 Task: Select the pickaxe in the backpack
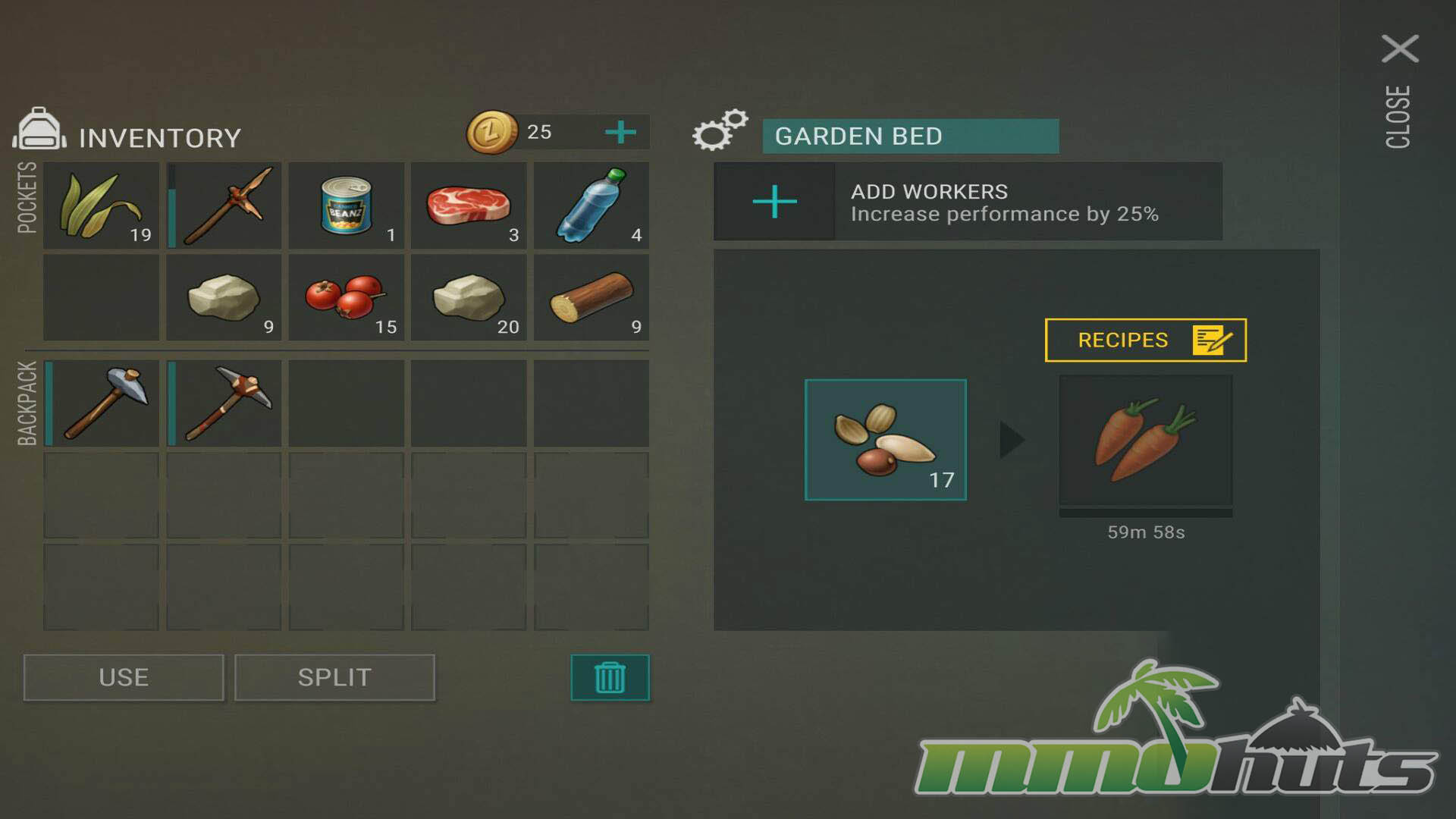pos(224,403)
